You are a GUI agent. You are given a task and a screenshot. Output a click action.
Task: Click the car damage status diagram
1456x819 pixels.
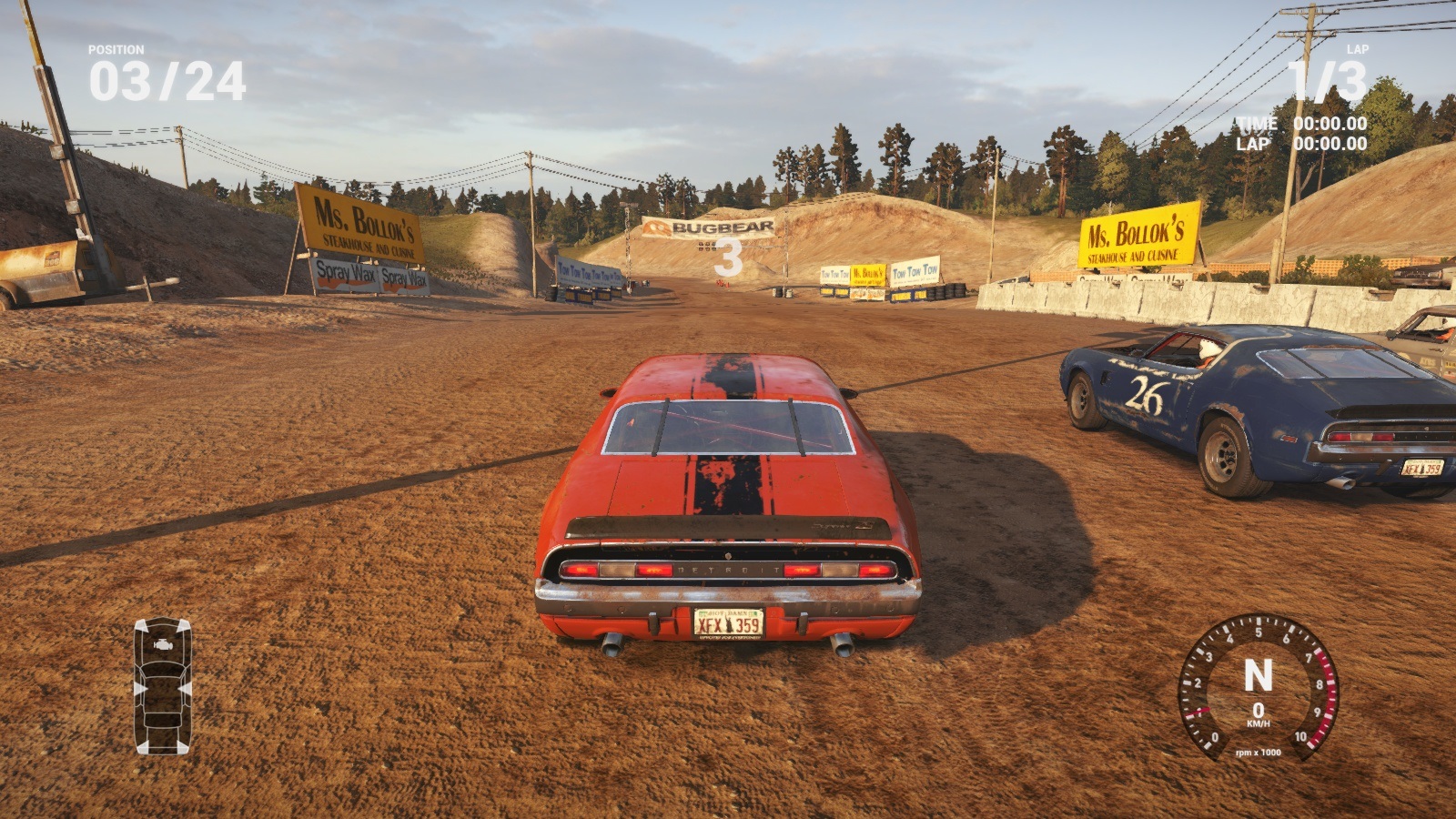[x=162, y=685]
